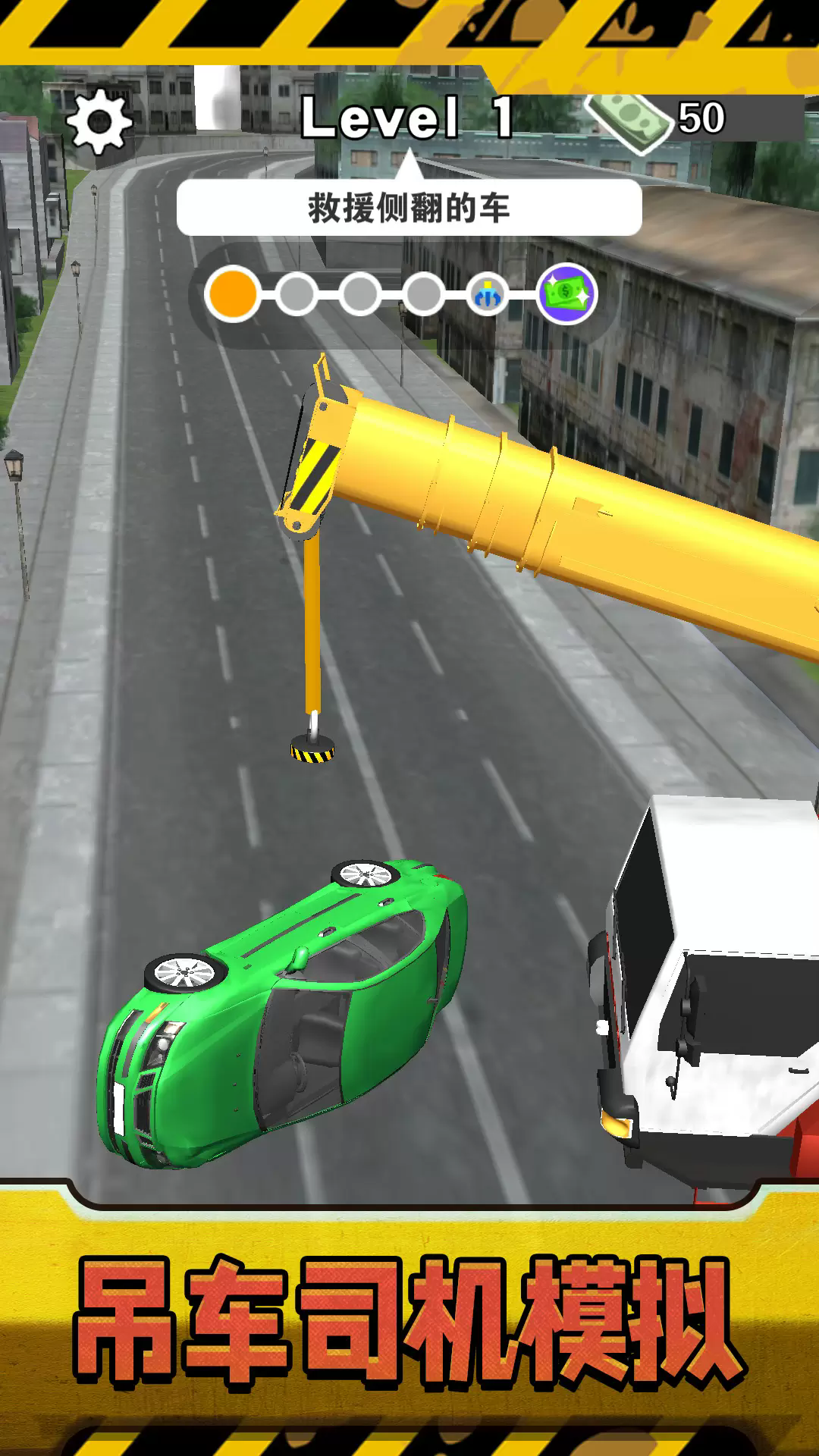Tap the green cash money icon
Viewport: 819px width, 1456px height.
631,121
